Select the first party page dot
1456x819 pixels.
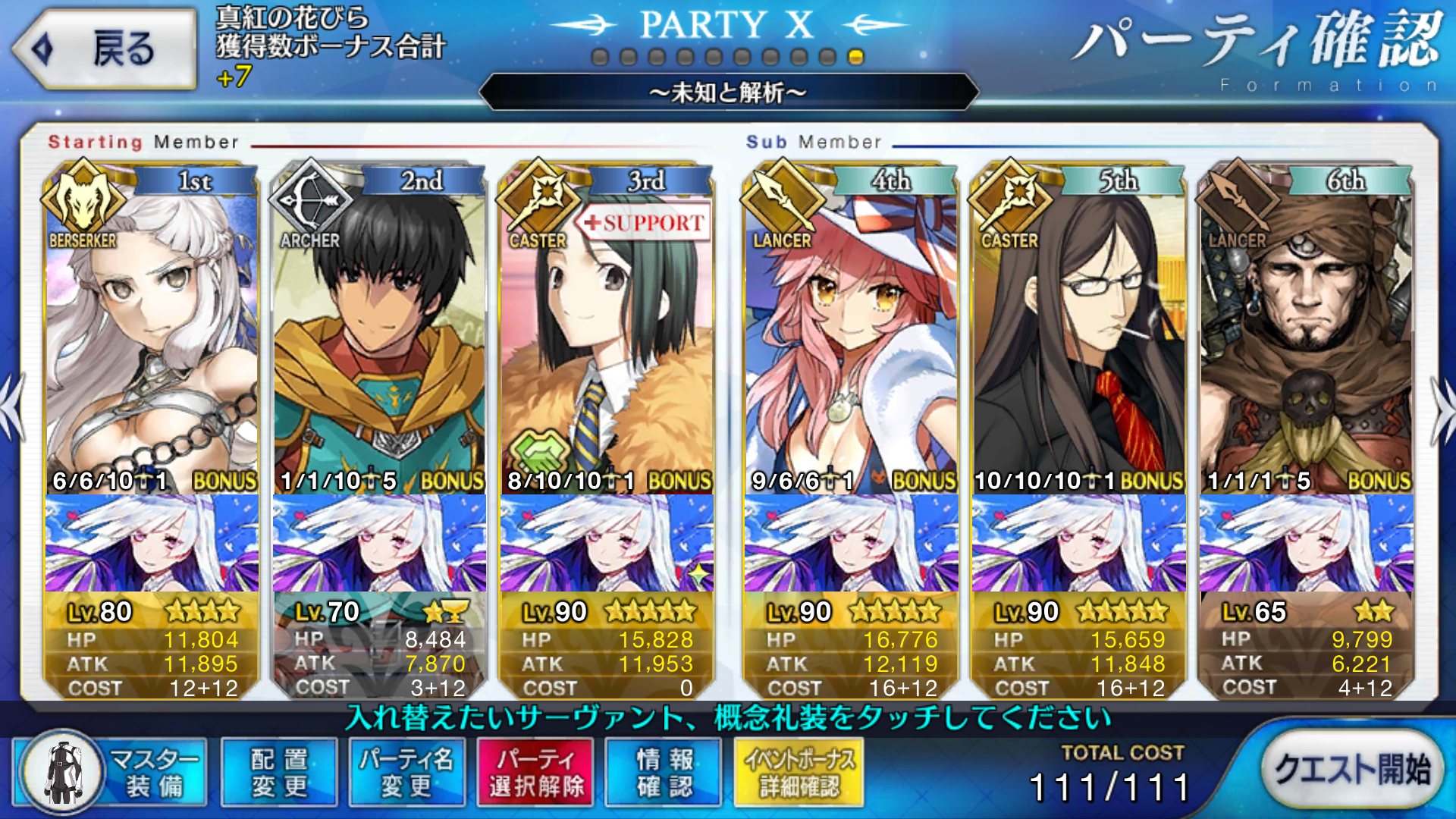[600, 58]
